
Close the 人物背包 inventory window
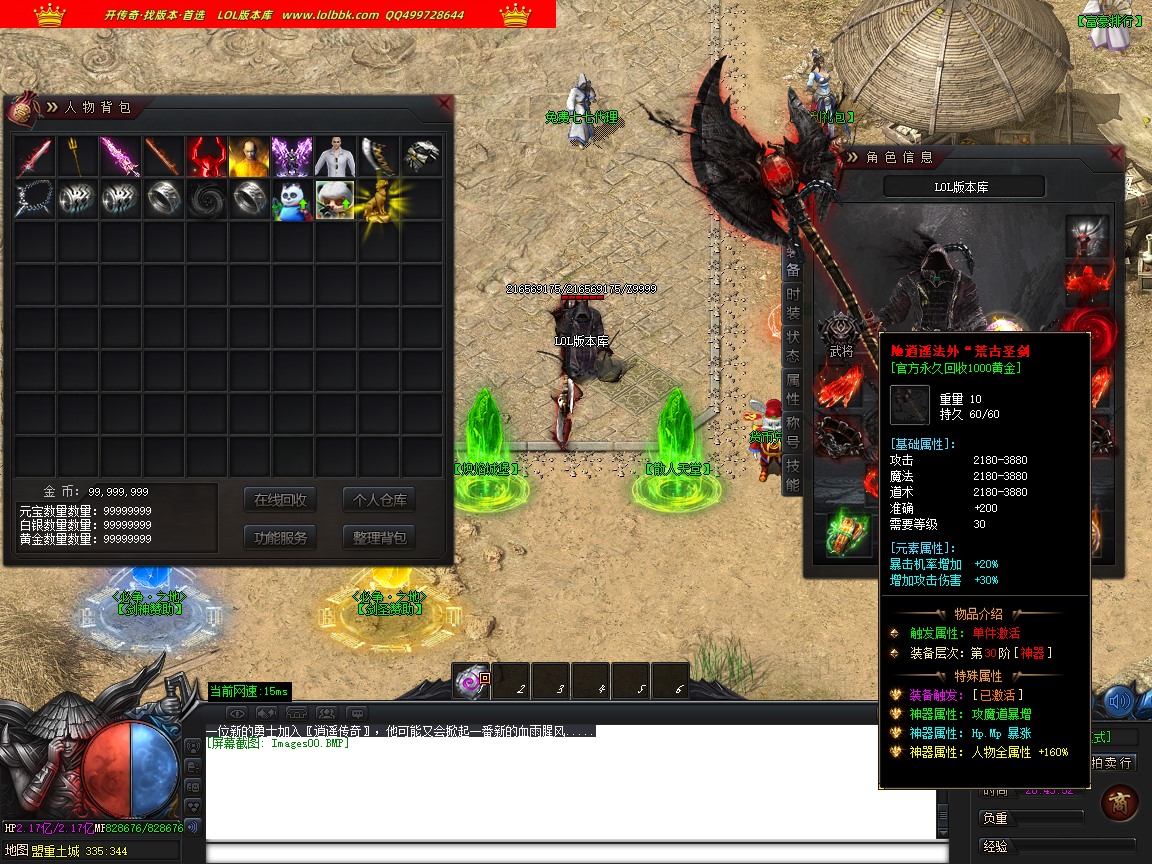pyautogui.click(x=444, y=103)
